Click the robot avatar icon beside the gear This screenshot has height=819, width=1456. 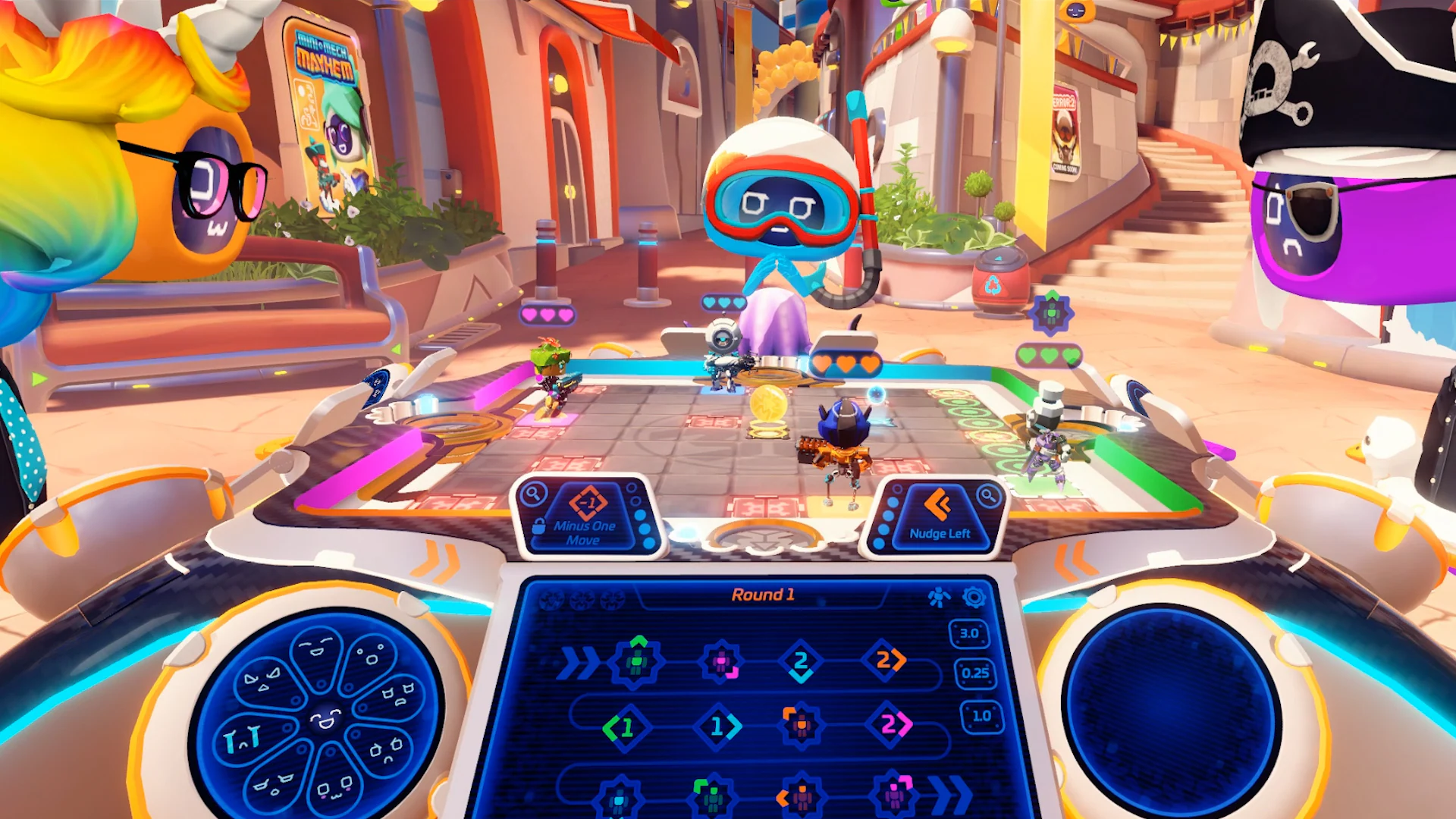click(940, 596)
